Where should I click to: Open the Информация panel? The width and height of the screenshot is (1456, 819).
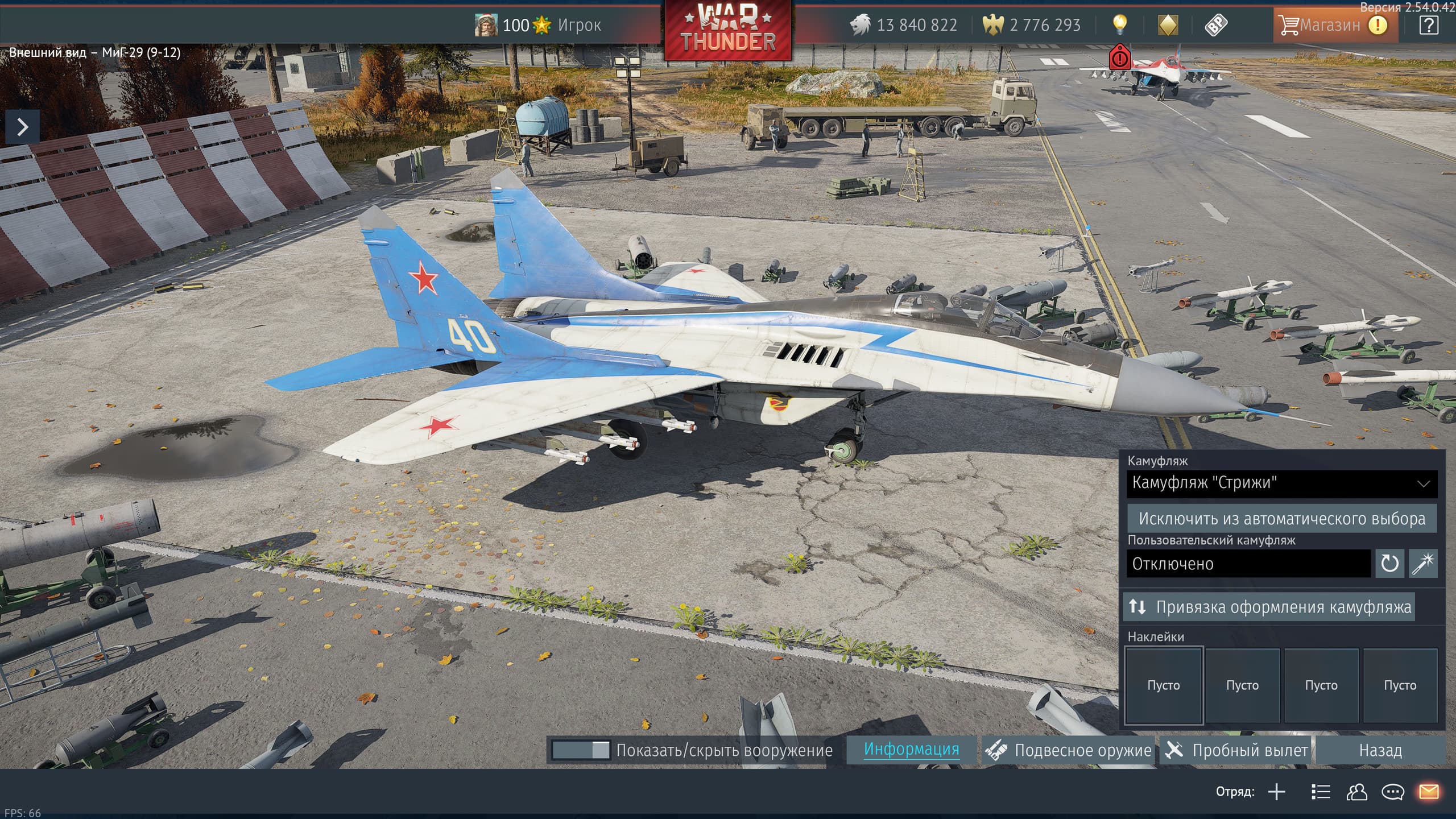tap(911, 750)
